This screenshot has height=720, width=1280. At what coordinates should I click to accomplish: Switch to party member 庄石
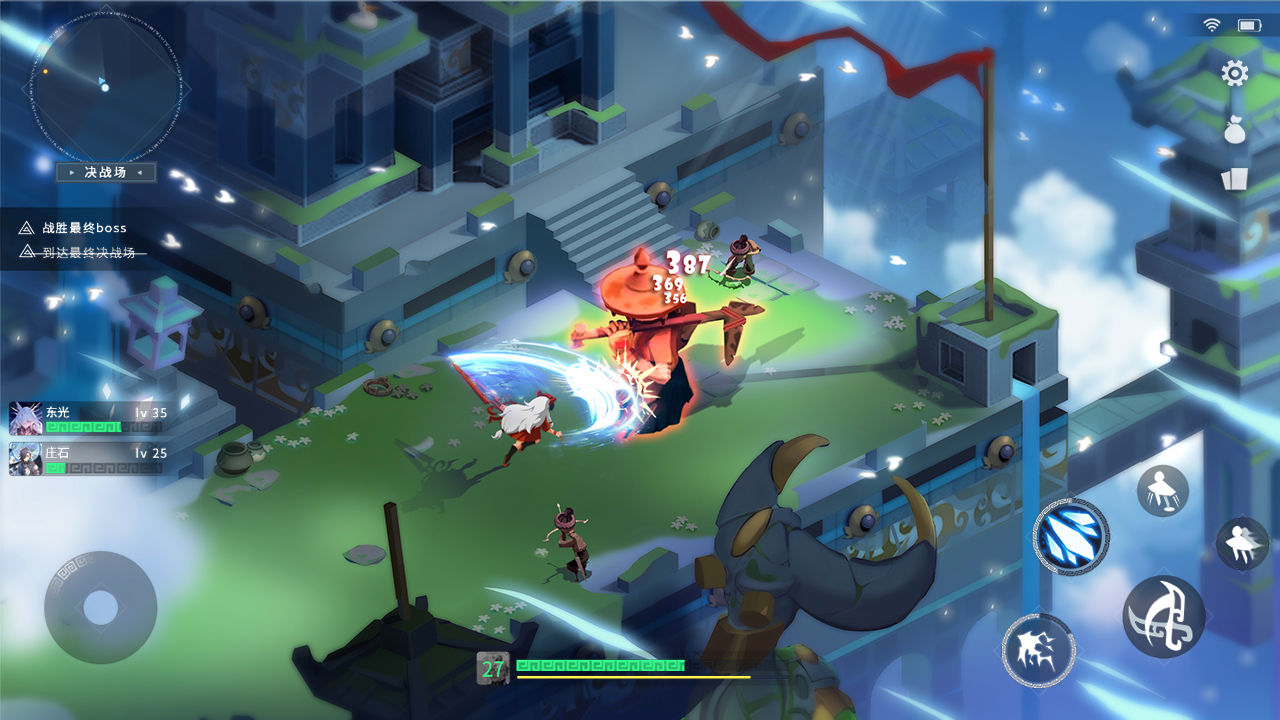coord(87,459)
